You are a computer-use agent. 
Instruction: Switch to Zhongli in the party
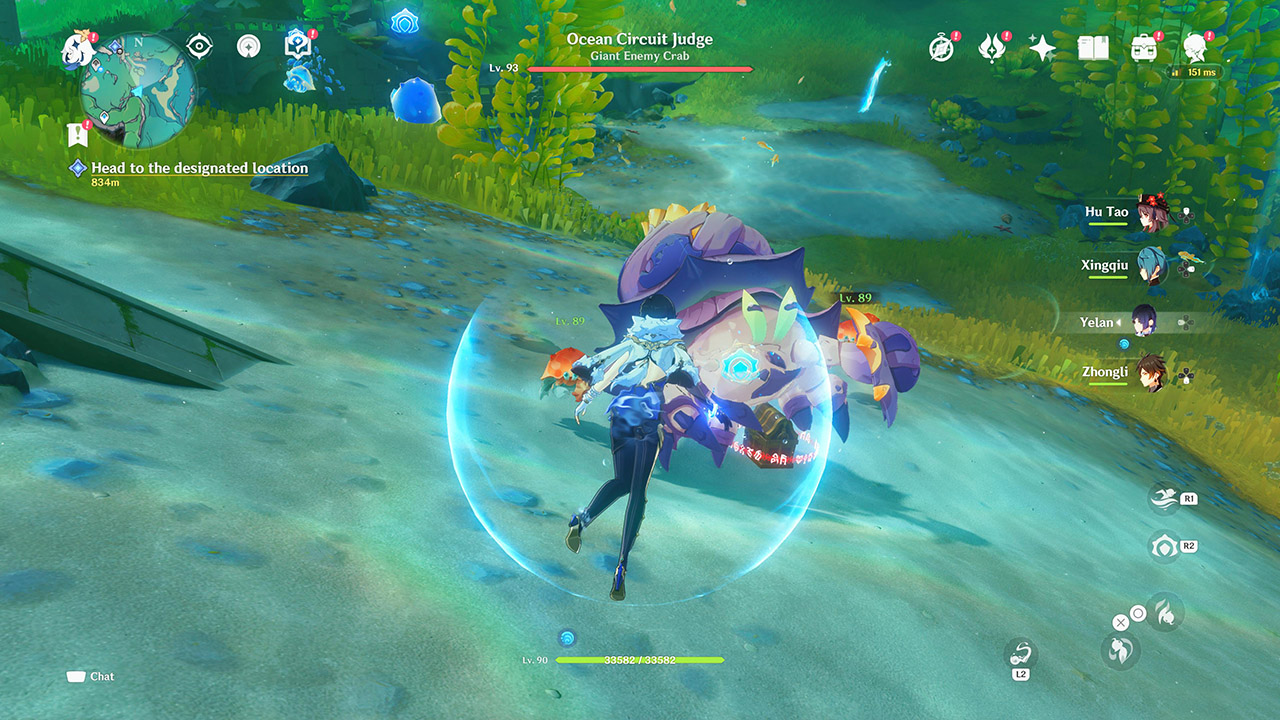[1150, 373]
